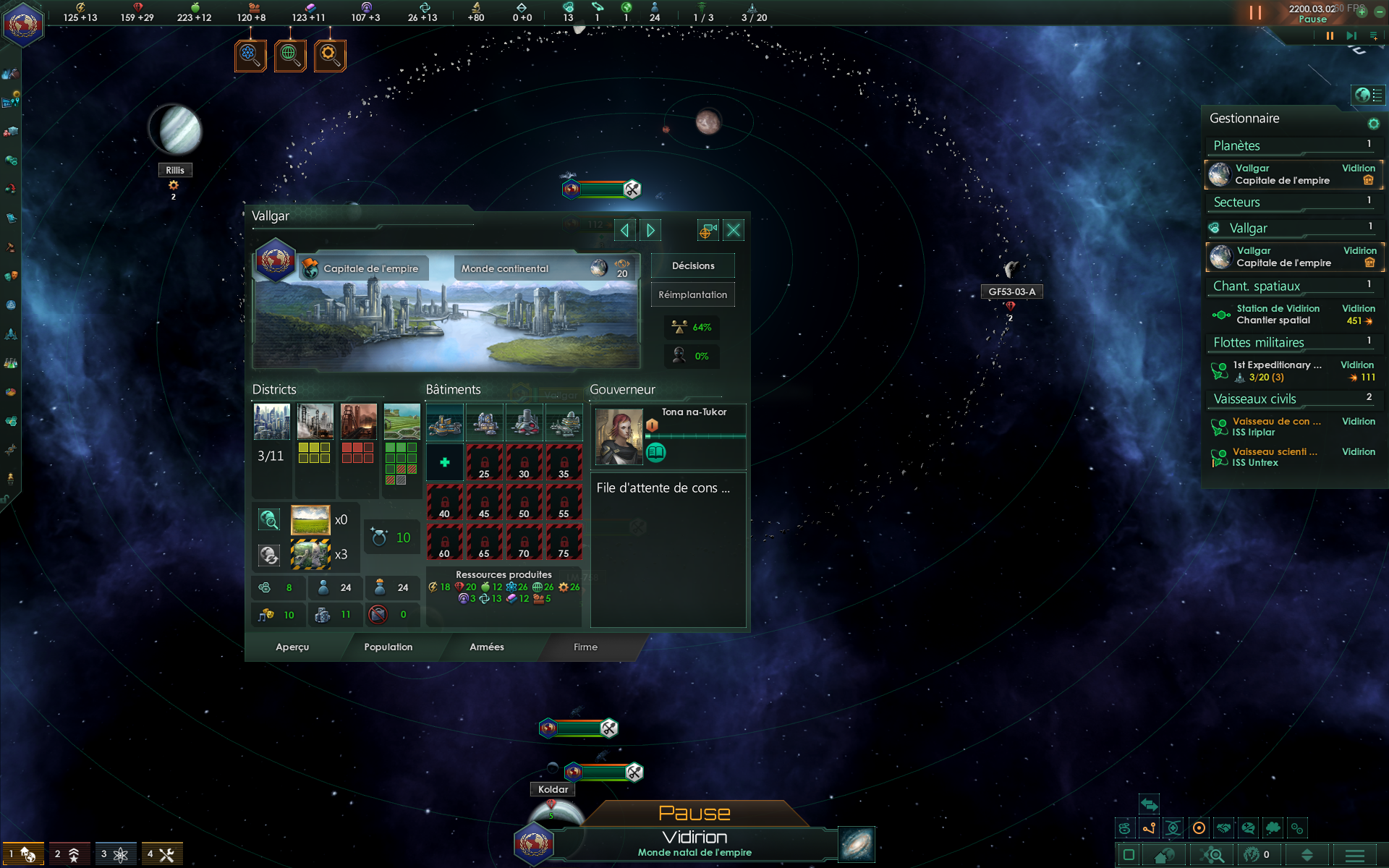Viewport: 1389px width, 868px height.
Task: Select the city district thumbnail
Action: [x=271, y=422]
